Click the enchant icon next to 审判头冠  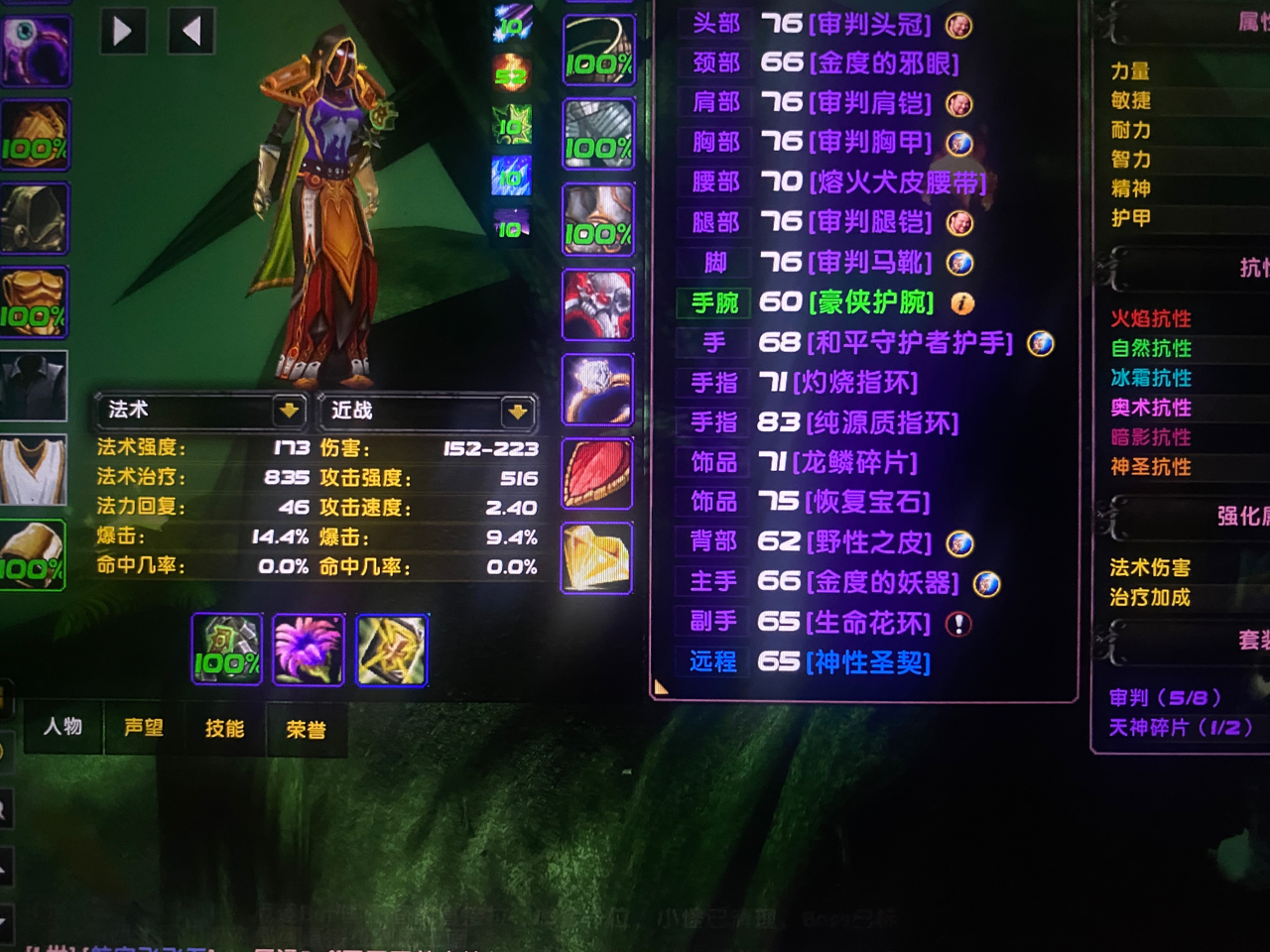point(957,27)
